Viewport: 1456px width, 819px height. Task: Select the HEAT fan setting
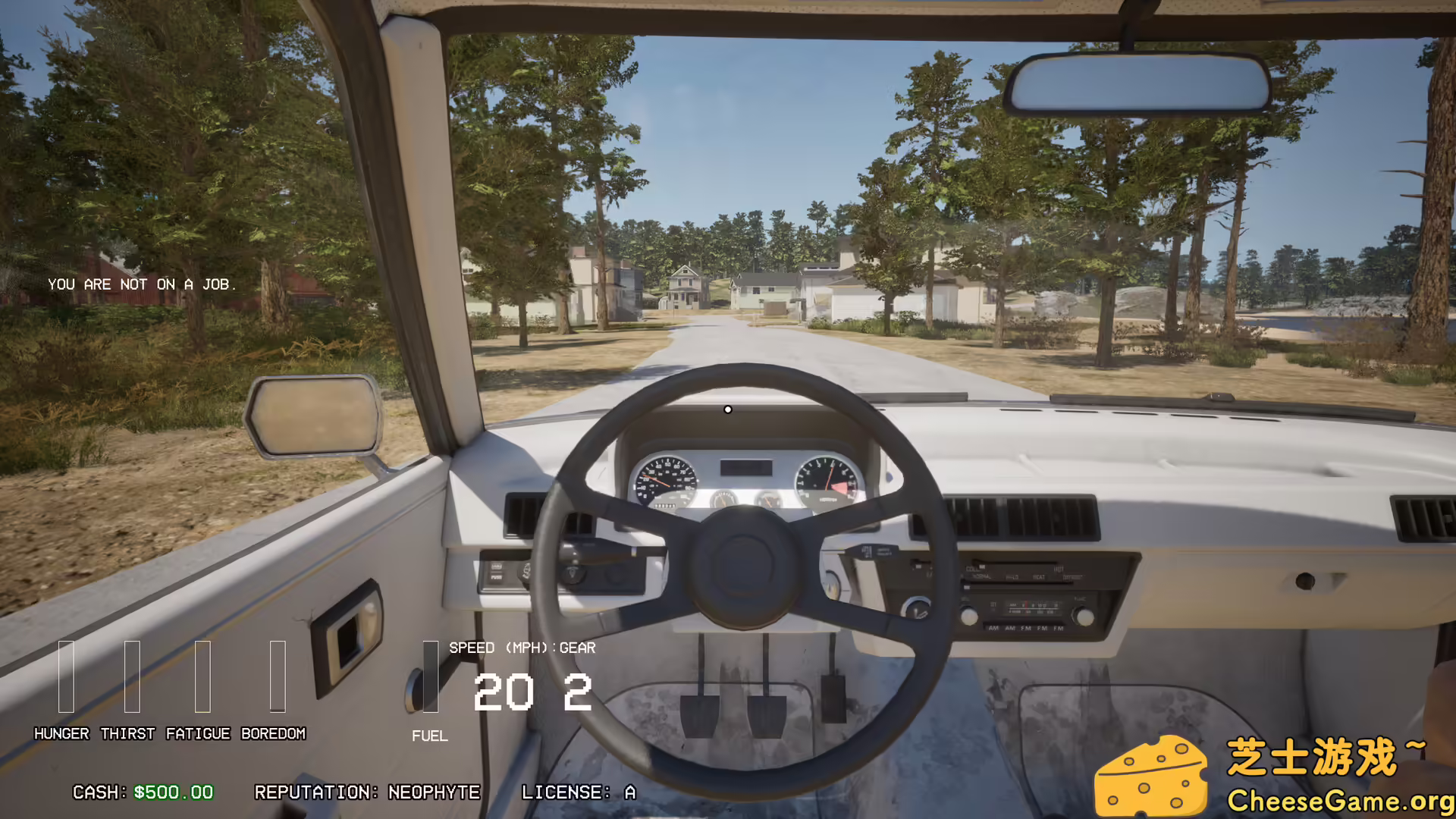click(x=1039, y=578)
